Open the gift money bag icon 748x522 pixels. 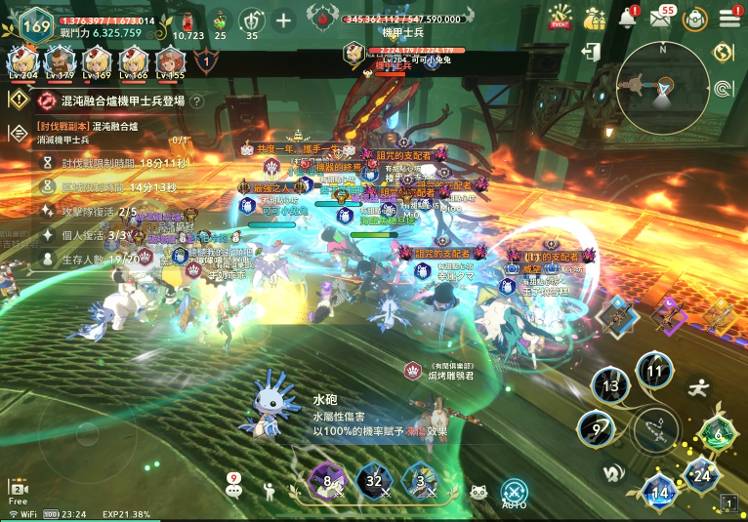click(x=595, y=17)
